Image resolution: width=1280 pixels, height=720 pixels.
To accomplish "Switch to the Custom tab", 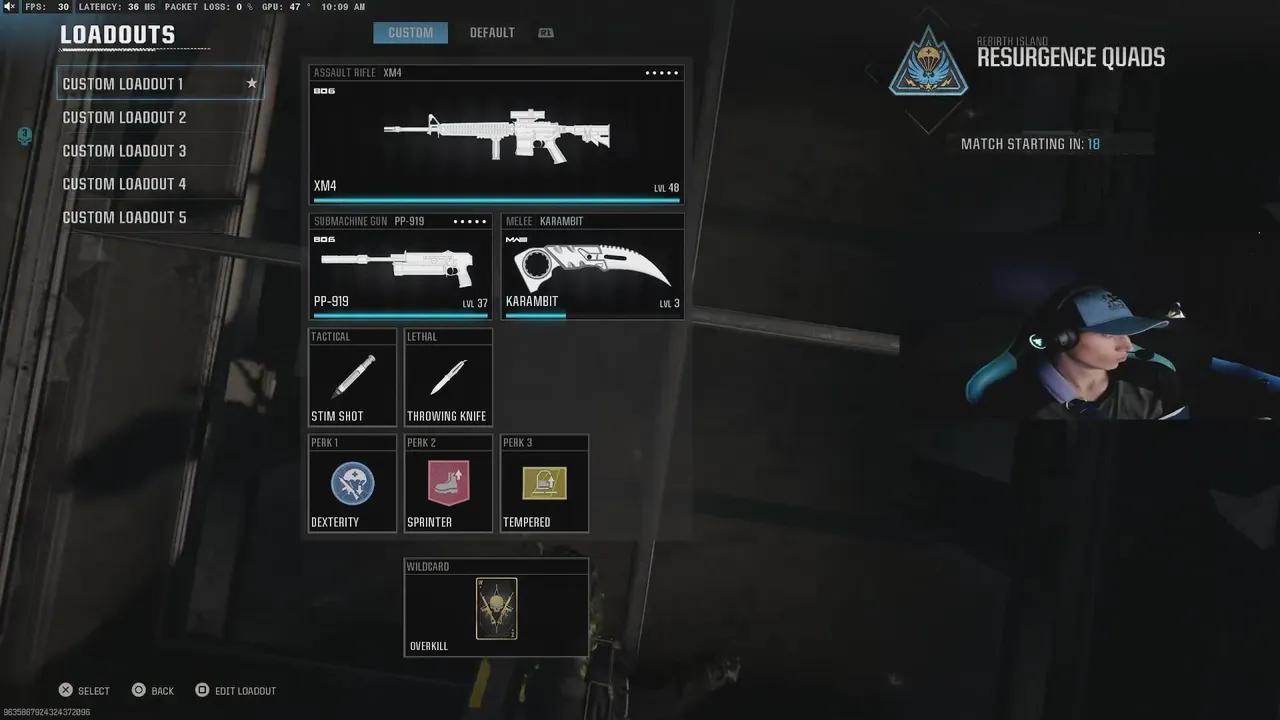I will coord(410,33).
